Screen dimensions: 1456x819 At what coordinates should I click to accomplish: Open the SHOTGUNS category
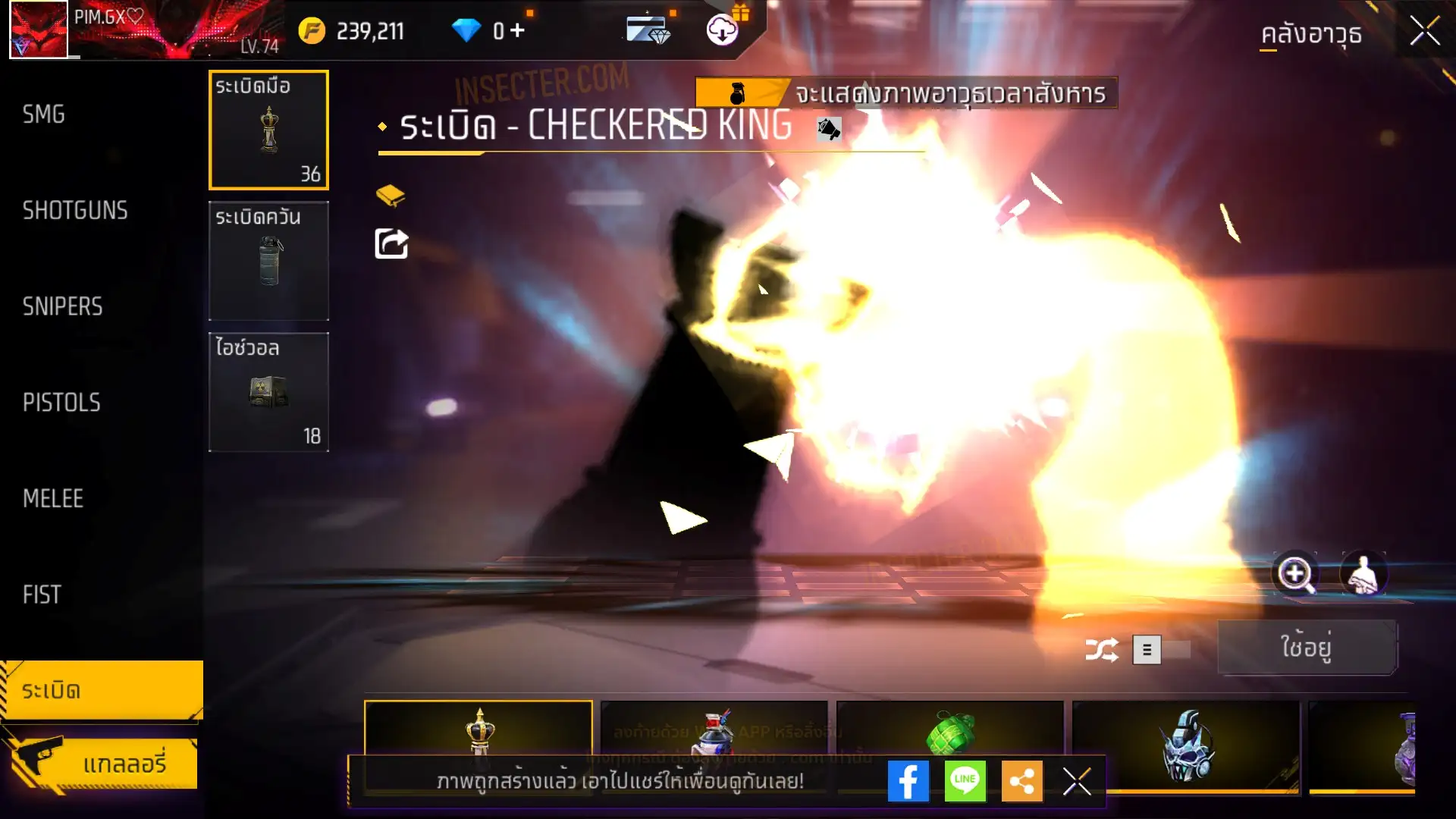point(75,210)
